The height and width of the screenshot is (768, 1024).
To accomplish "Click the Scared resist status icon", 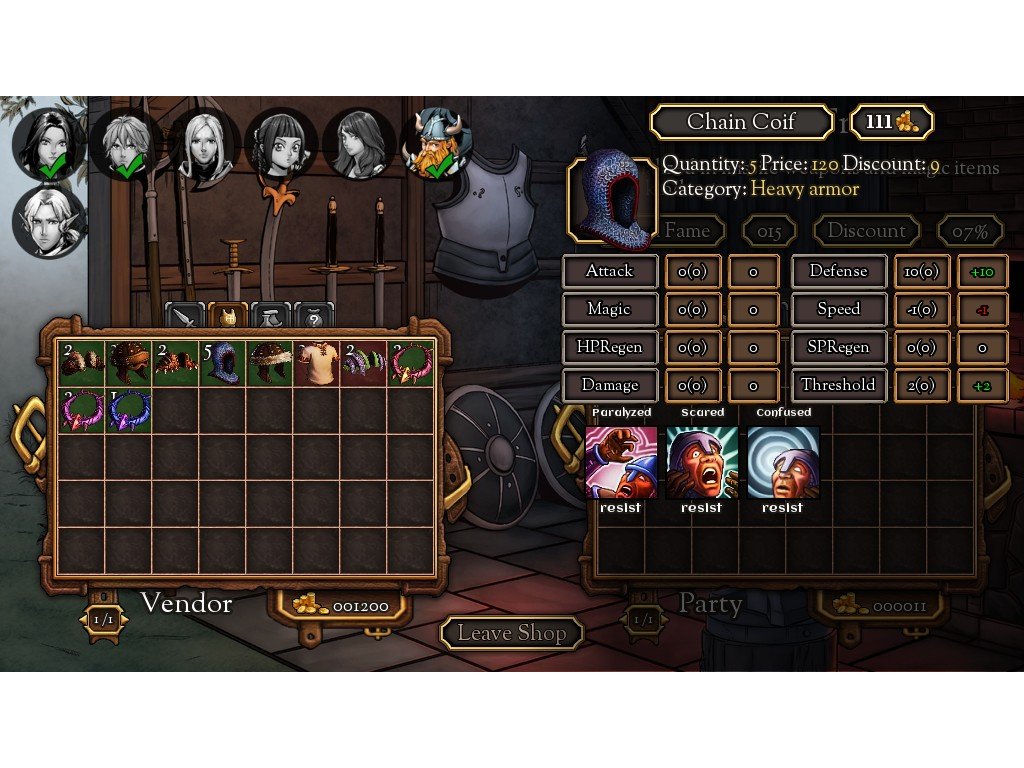I will pos(701,462).
